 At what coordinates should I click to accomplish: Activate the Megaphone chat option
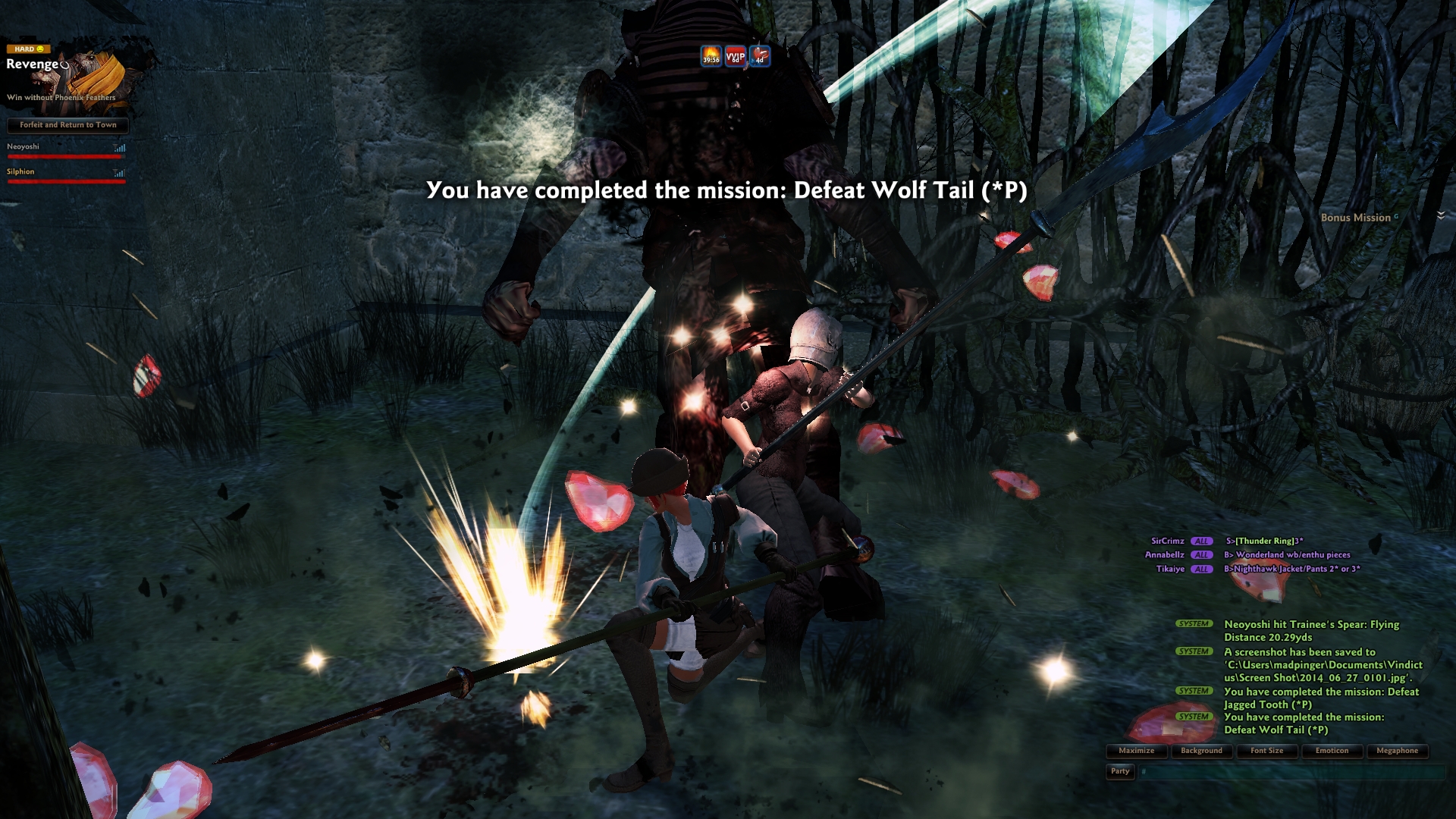(1397, 751)
